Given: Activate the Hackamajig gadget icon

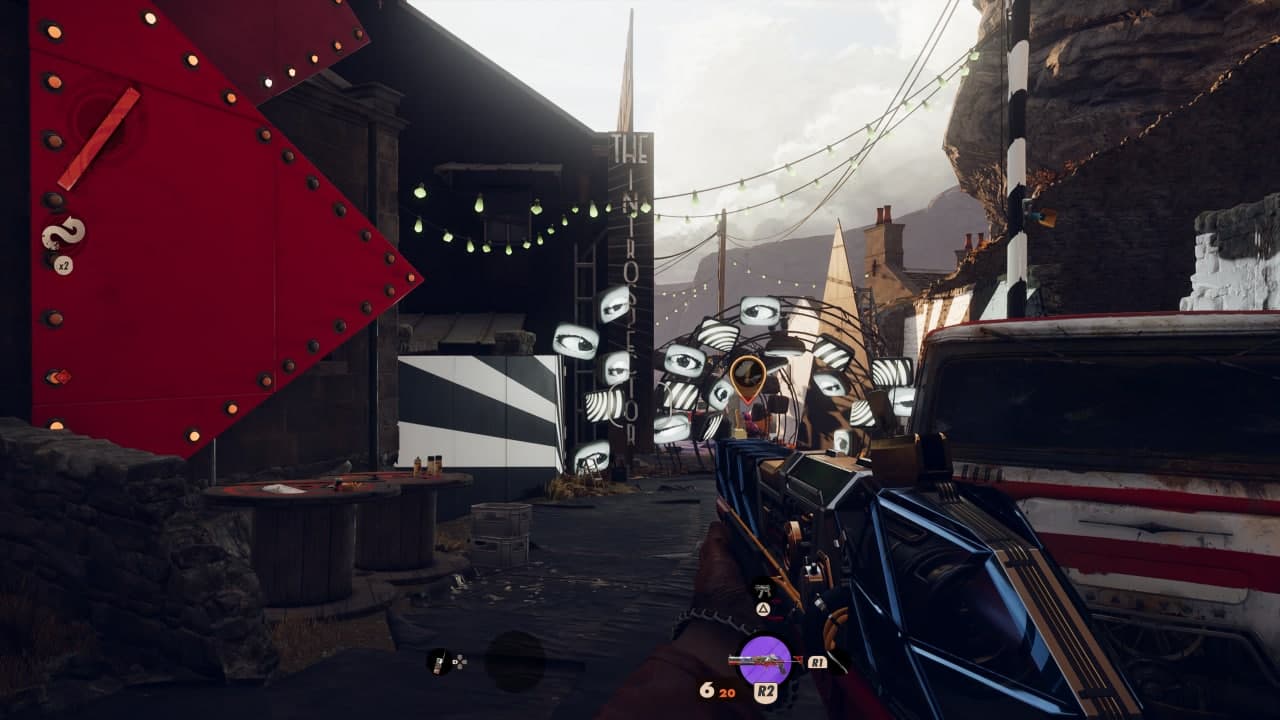Looking at the screenshot, I should pyautogui.click(x=439, y=660).
